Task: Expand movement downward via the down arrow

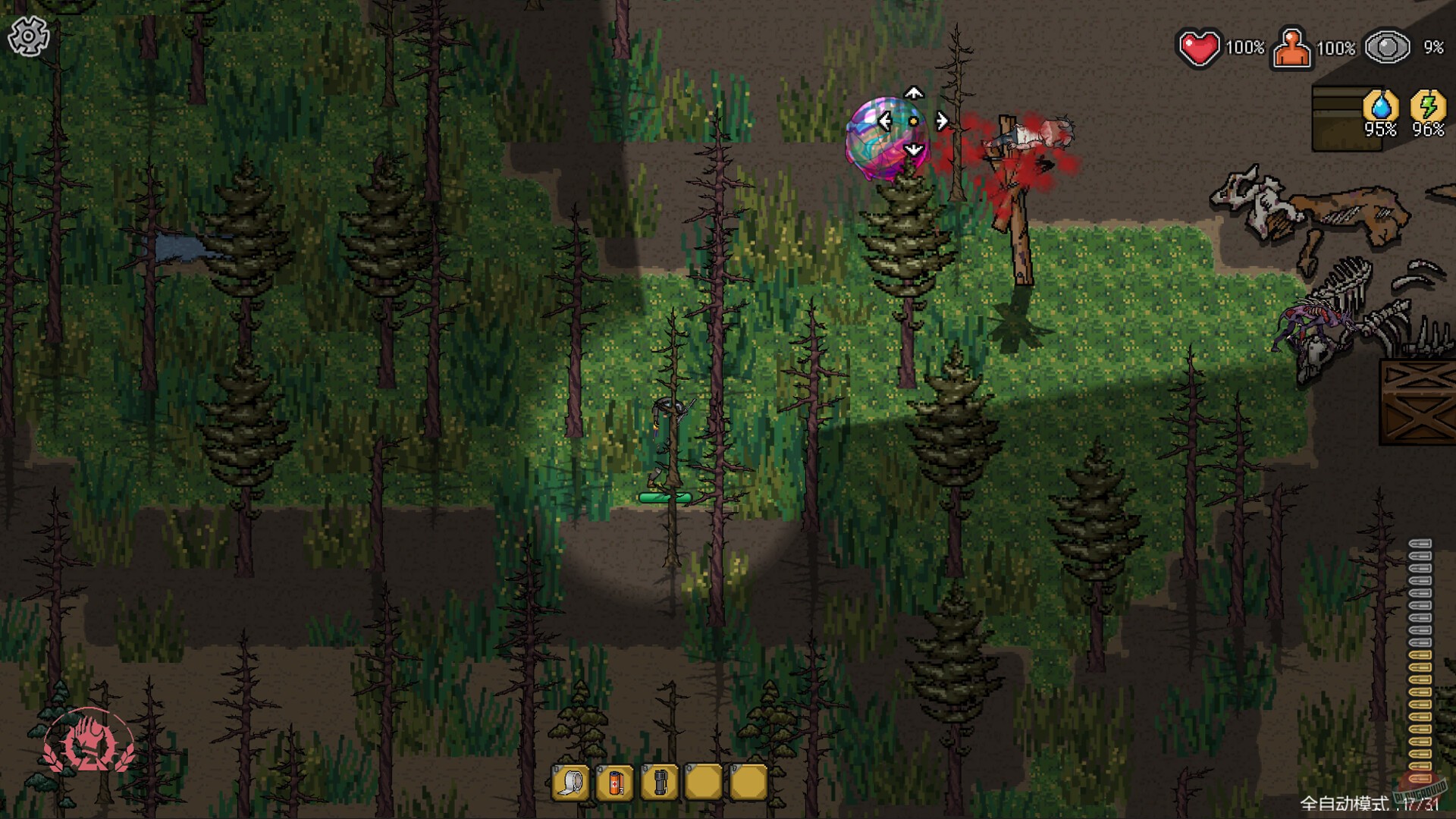Action: pos(913,150)
